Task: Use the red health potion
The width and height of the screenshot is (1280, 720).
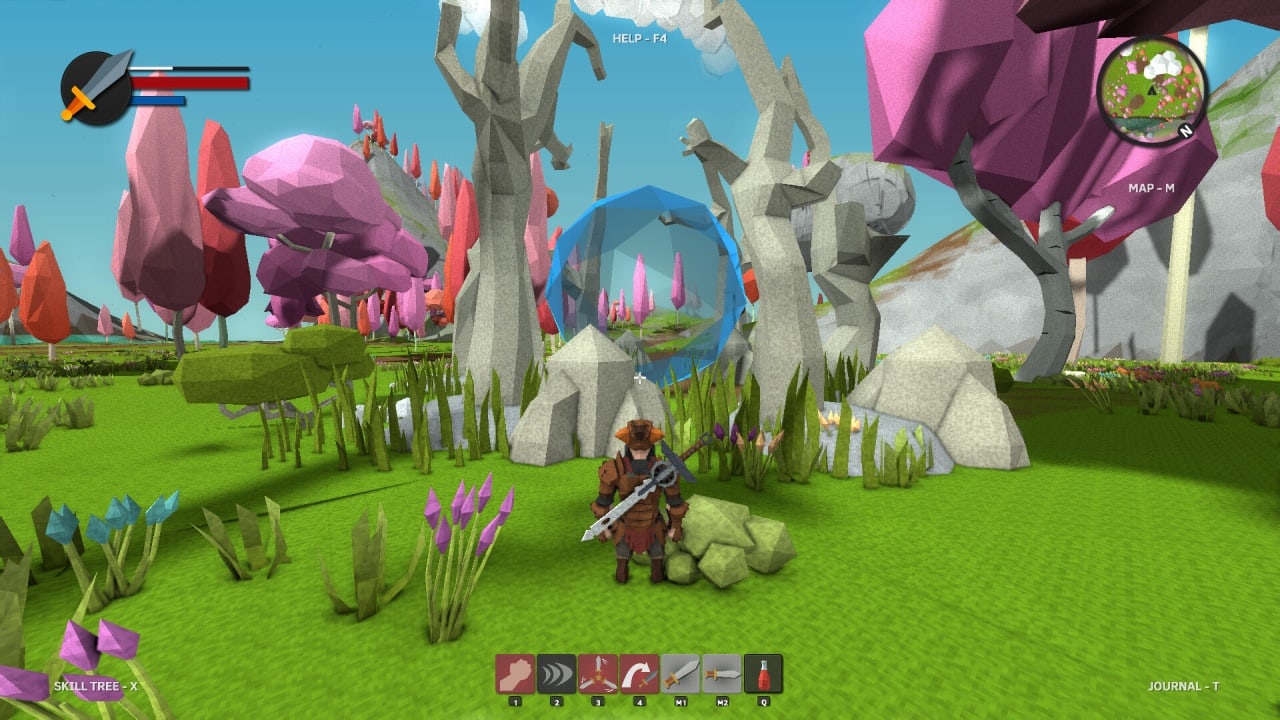Action: [763, 674]
